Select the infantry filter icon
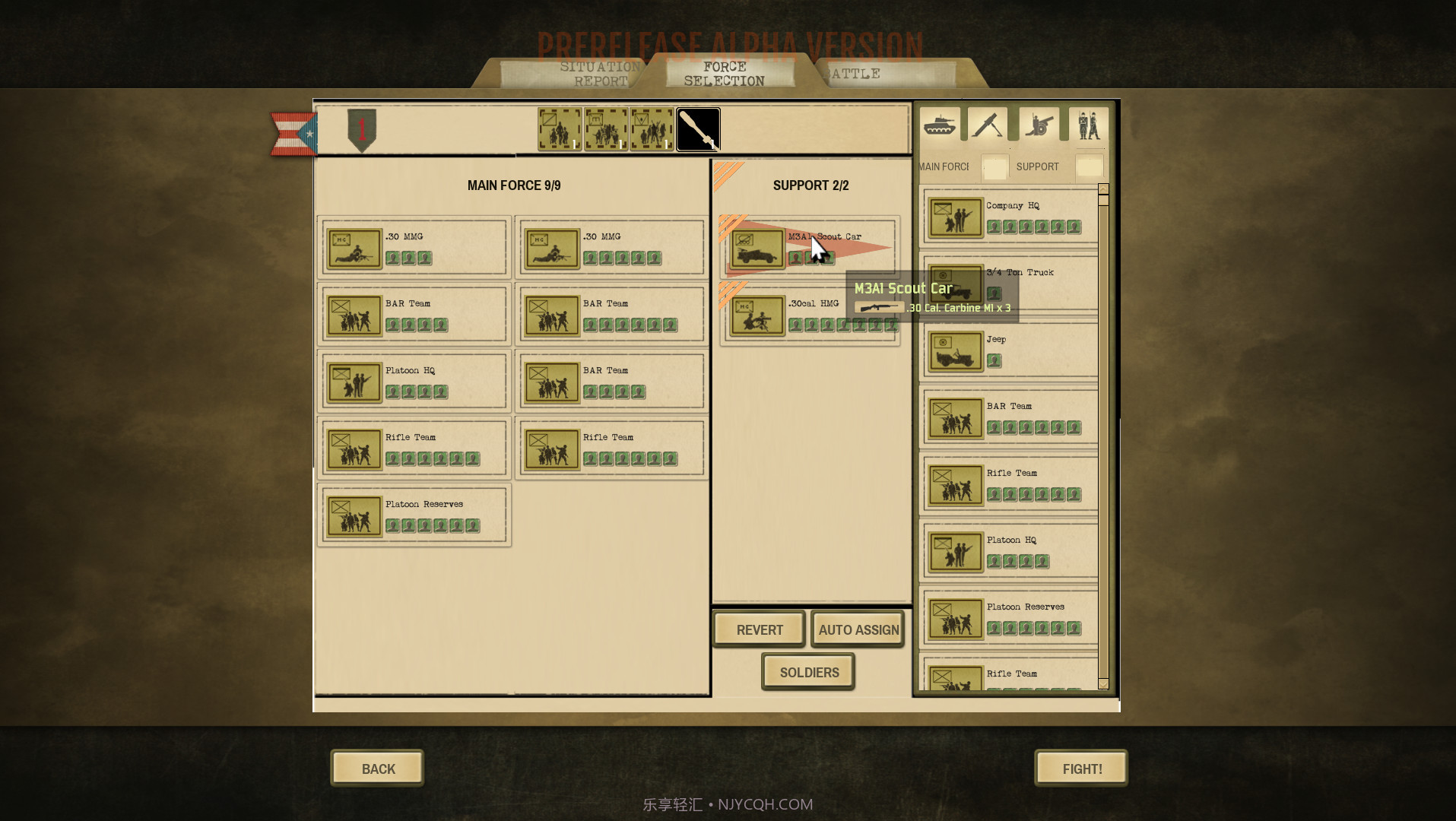 click(1089, 123)
